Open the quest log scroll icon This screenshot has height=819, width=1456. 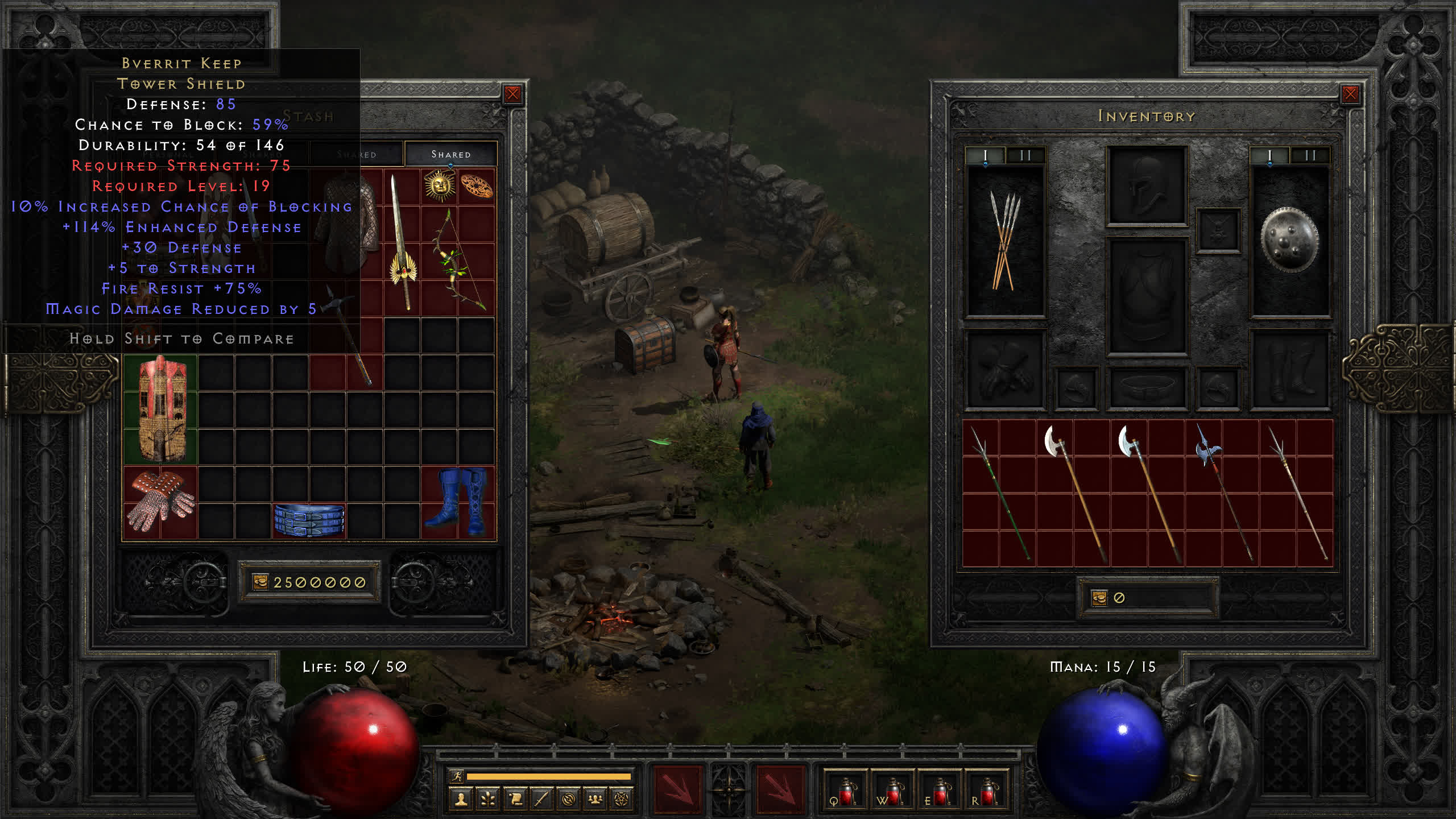pyautogui.click(x=515, y=800)
